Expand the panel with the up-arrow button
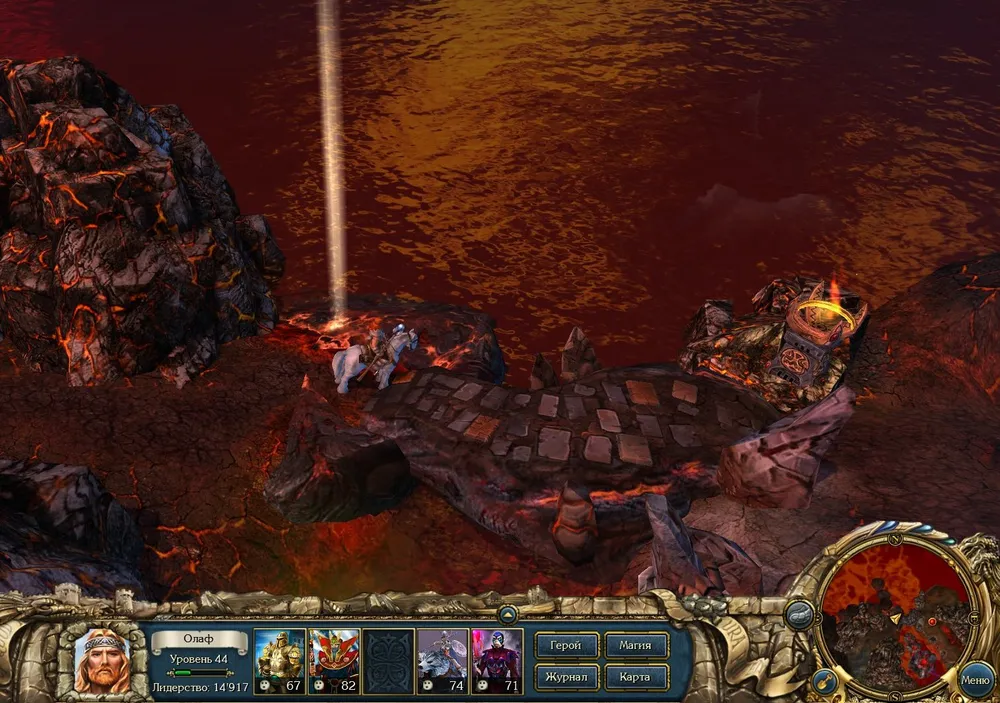Image resolution: width=1000 pixels, height=703 pixels. pos(507,613)
